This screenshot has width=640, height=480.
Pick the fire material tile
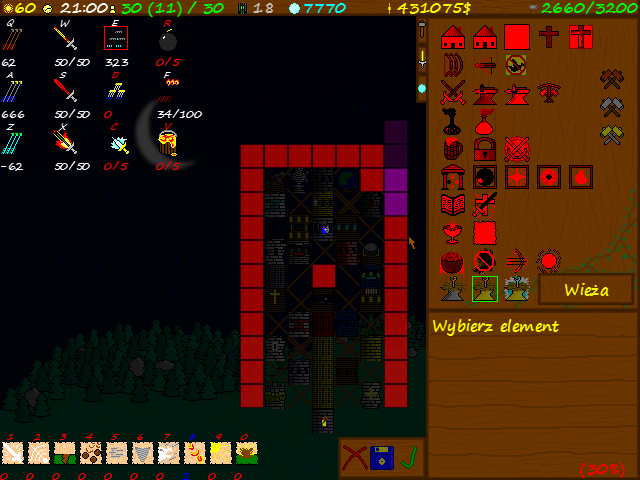192,453
